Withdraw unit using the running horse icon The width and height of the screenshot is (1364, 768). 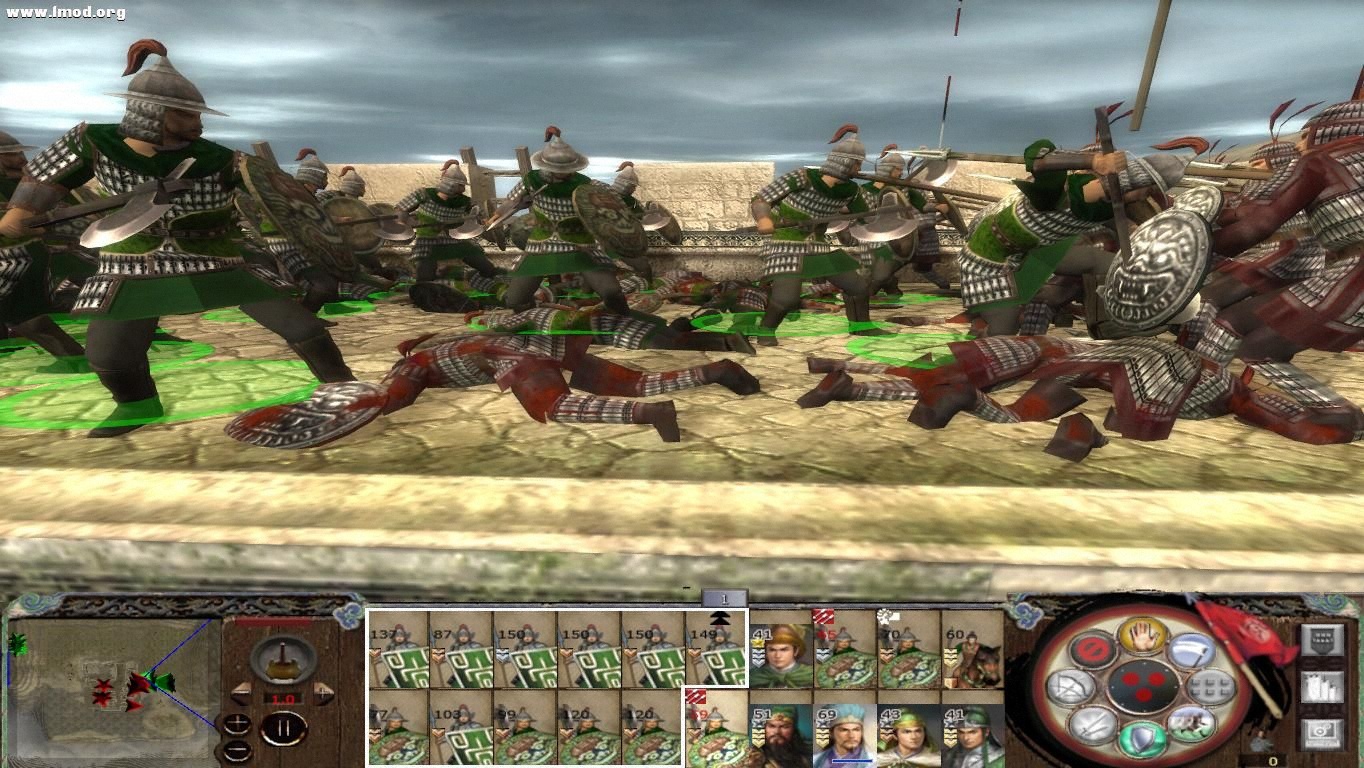[1190, 725]
